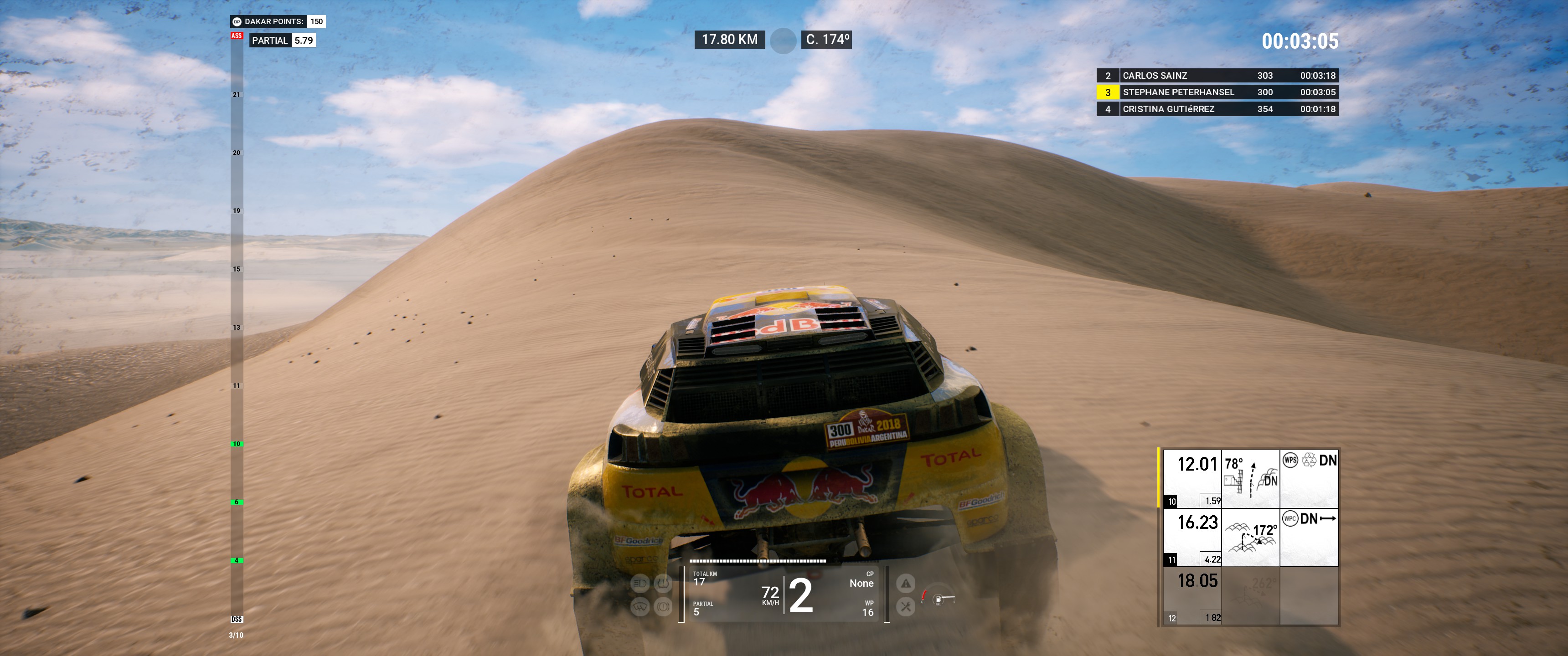Click the round compass indicator at top
This screenshot has width=1568, height=656.
783,41
